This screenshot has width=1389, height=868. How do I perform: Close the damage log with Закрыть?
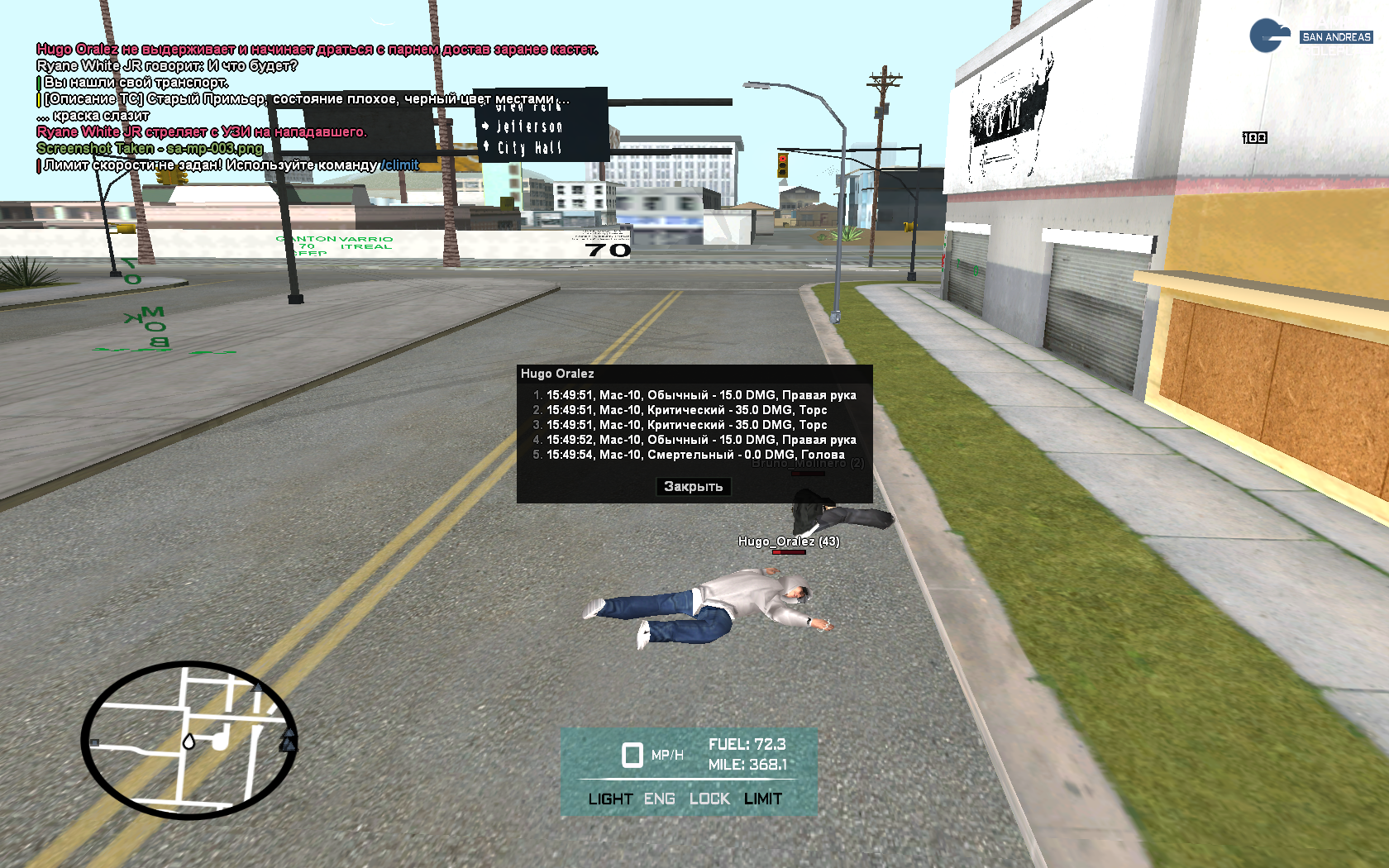(x=693, y=487)
